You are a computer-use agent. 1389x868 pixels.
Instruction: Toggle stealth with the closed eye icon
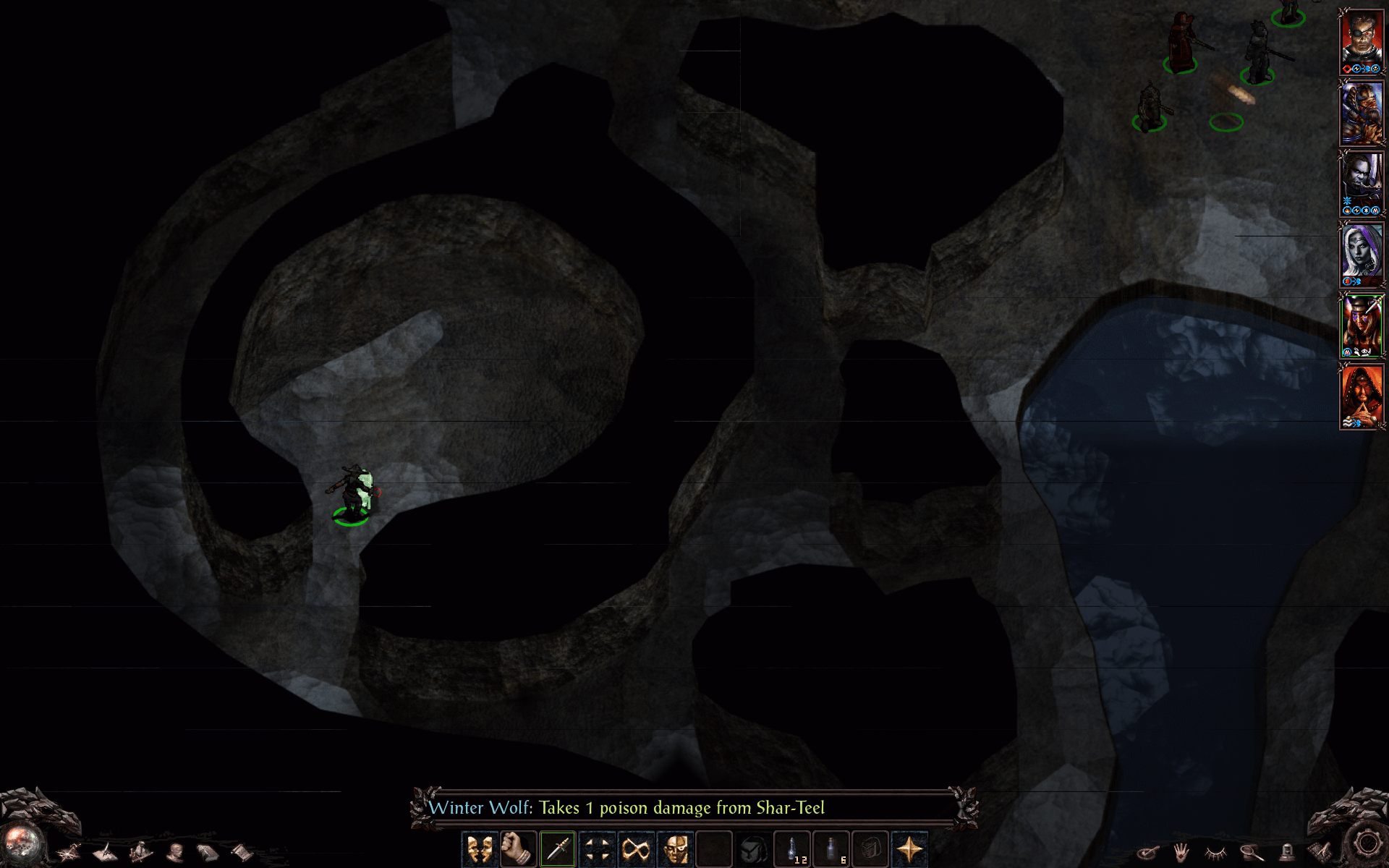click(x=1215, y=852)
